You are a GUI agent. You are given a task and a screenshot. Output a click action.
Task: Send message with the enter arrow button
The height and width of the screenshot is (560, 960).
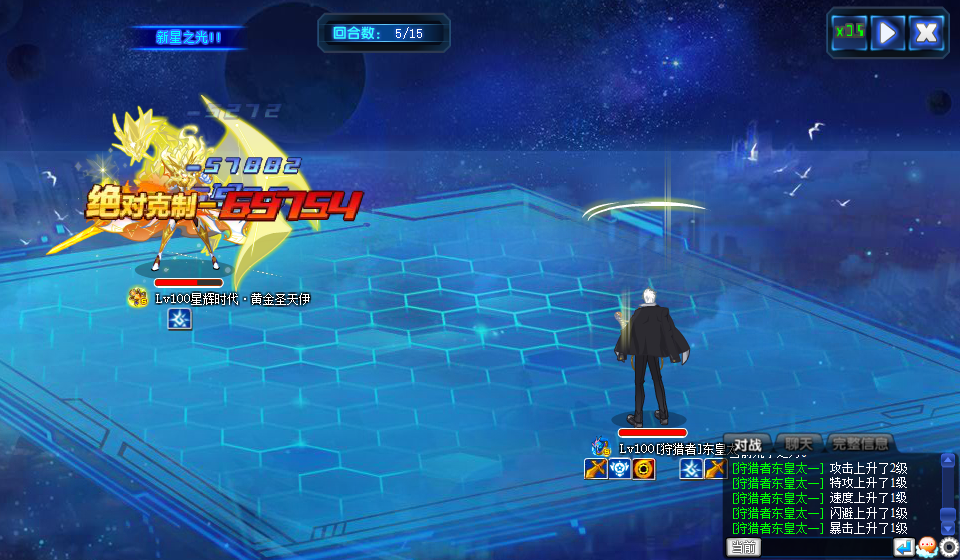click(903, 547)
